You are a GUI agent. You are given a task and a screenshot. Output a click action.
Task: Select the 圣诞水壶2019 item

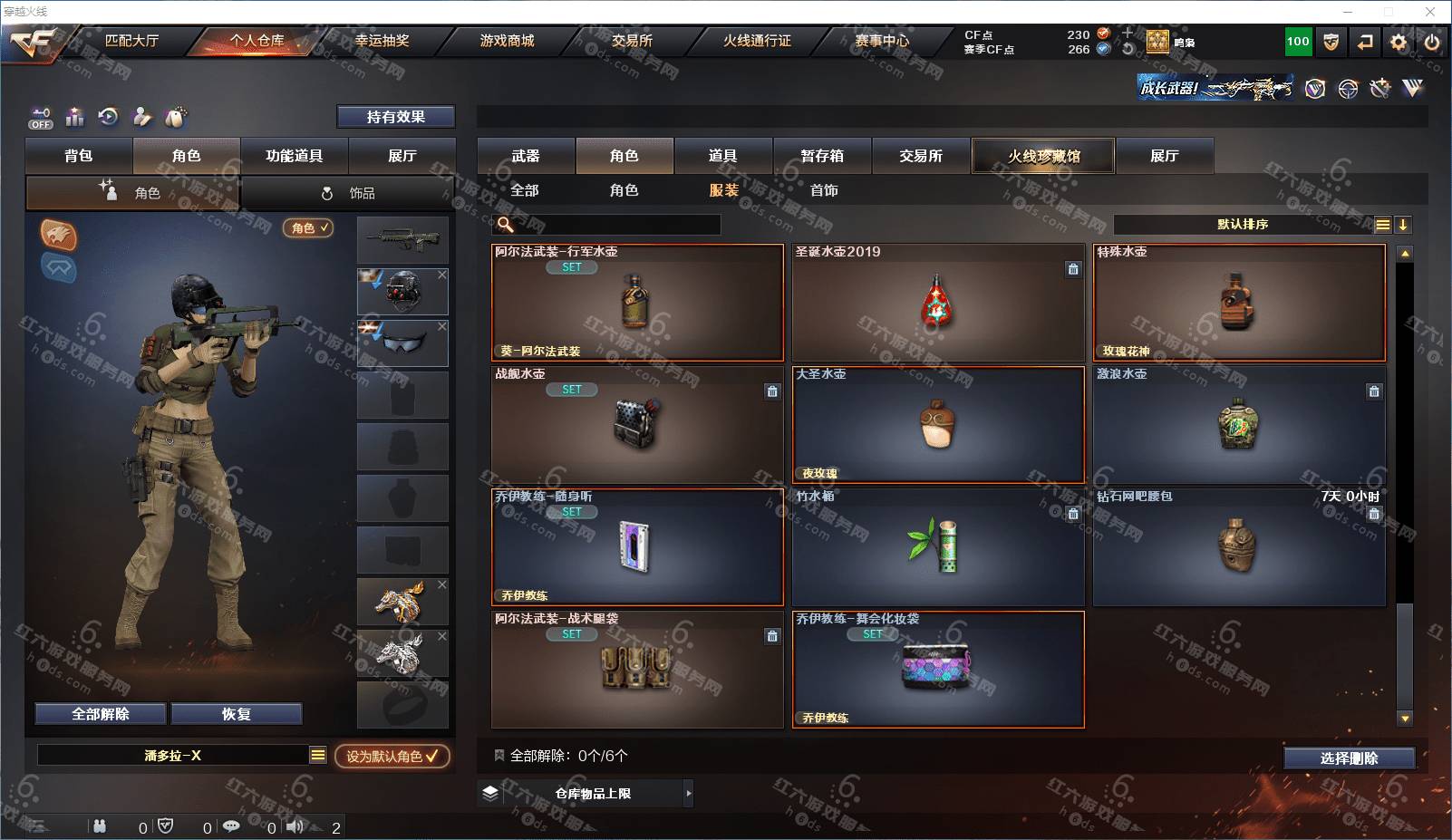pos(938,303)
